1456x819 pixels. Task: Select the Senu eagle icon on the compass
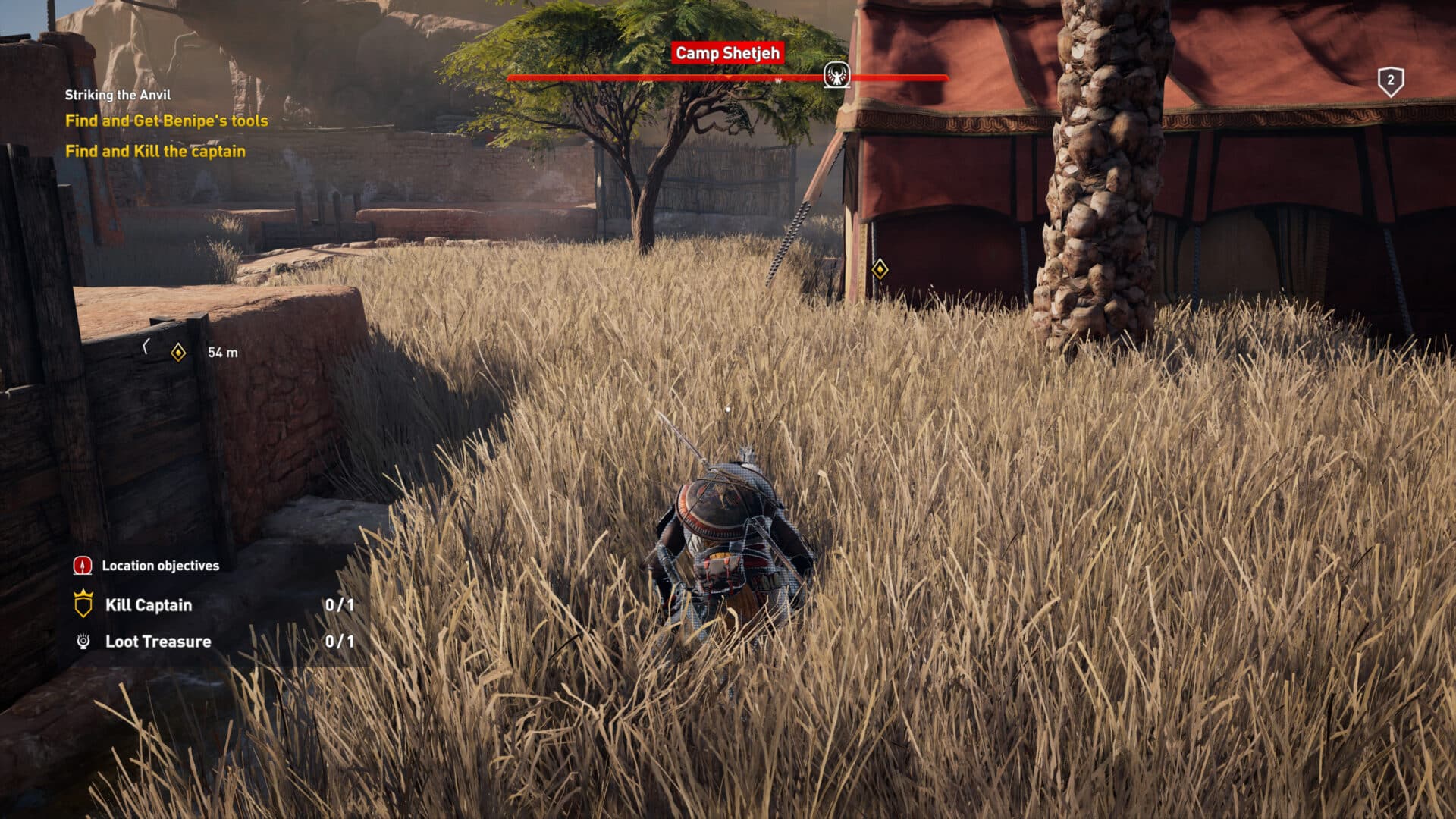(x=837, y=75)
